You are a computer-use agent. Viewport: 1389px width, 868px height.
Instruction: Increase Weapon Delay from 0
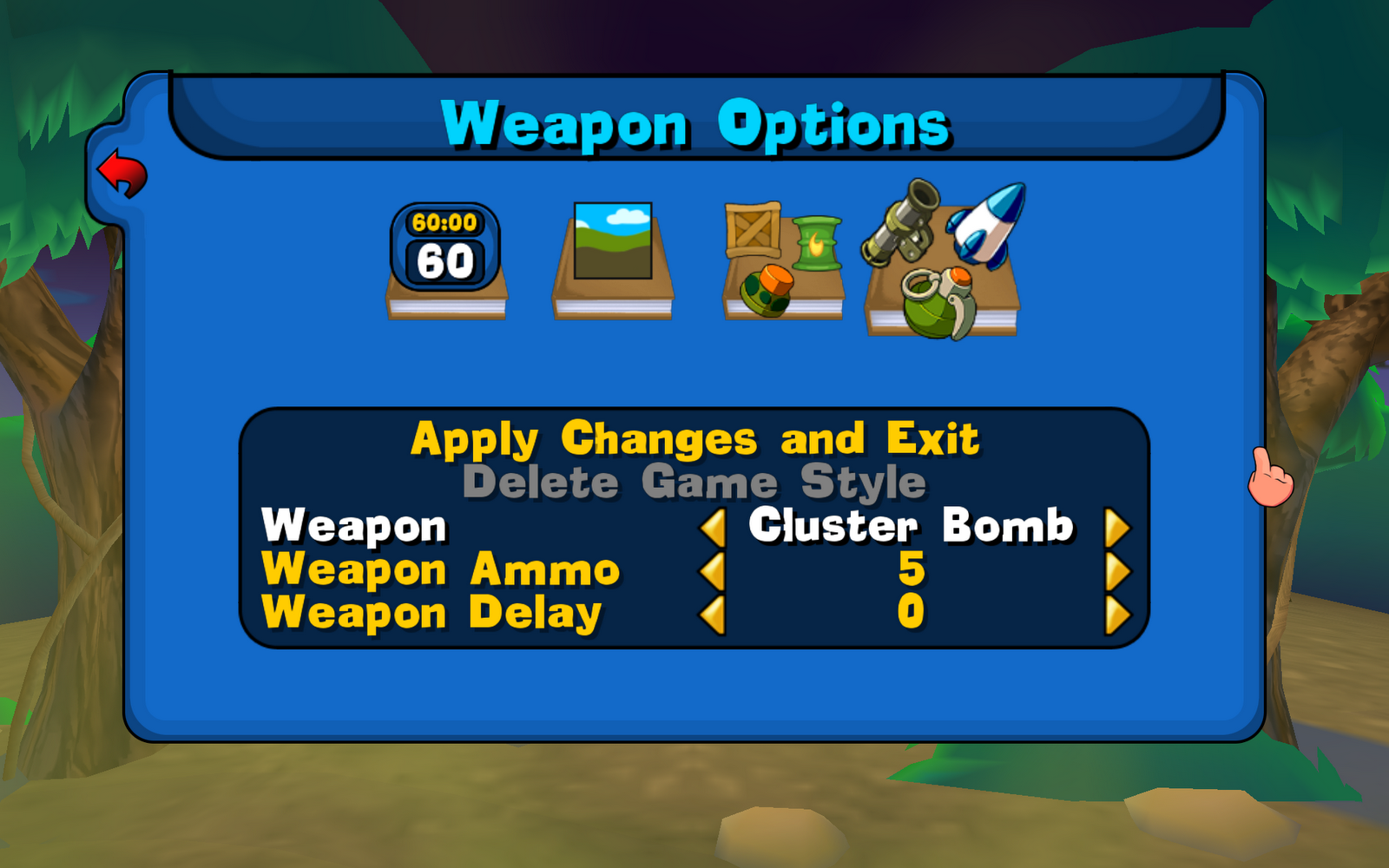(1120, 613)
